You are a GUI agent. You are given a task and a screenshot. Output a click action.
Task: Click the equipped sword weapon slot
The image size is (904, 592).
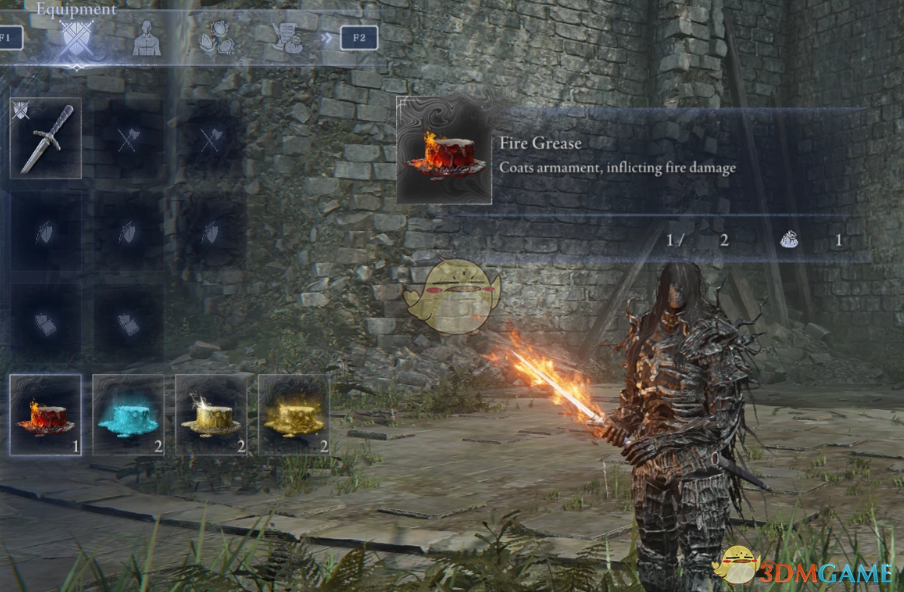(46, 139)
